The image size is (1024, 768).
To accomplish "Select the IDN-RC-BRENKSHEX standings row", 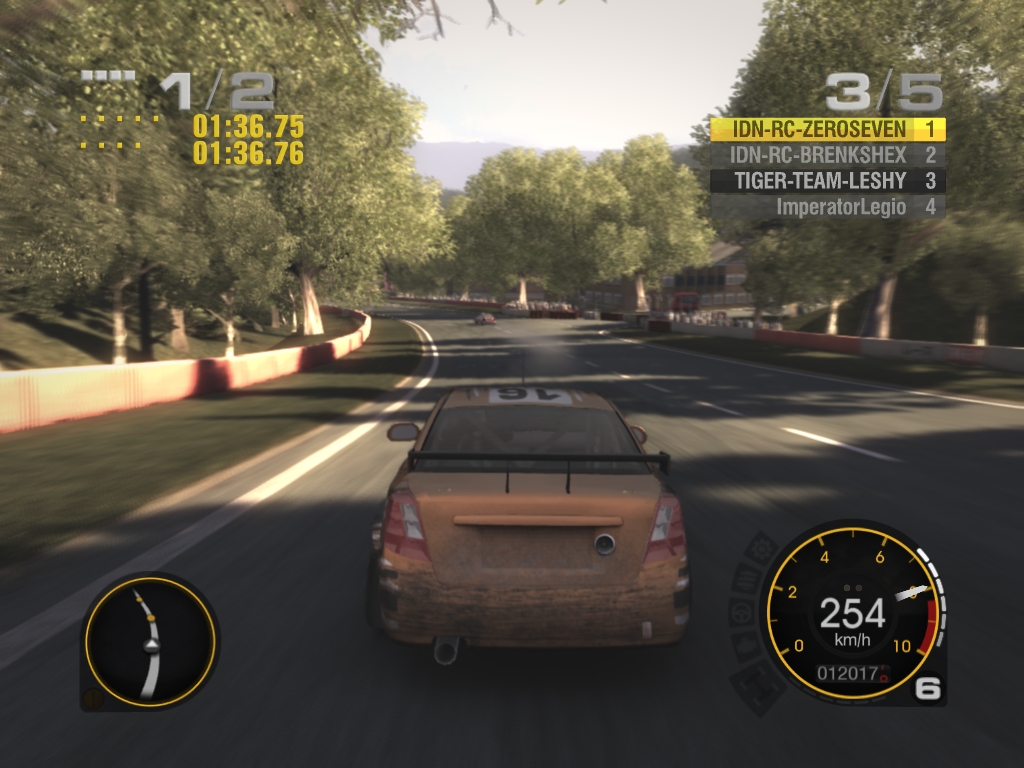I will point(827,155).
